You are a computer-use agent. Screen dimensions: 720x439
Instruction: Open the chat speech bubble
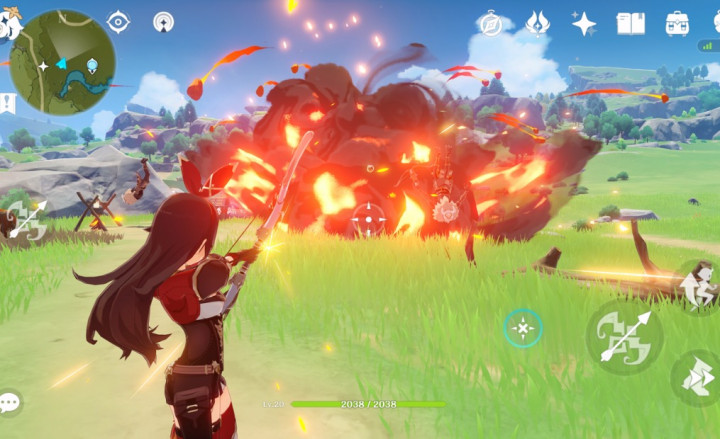click(x=10, y=403)
